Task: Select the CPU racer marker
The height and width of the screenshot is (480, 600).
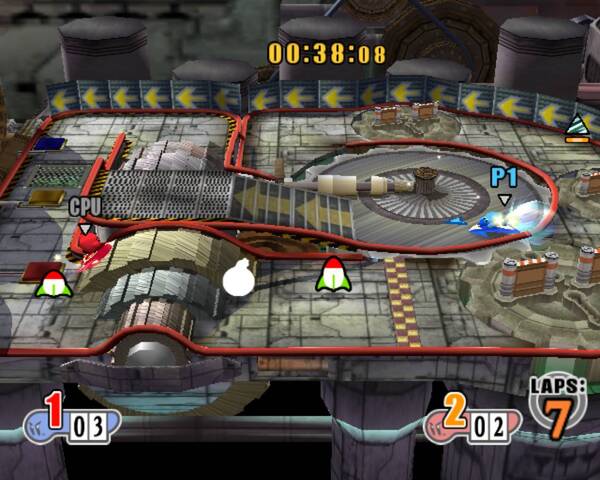Action: click(85, 210)
